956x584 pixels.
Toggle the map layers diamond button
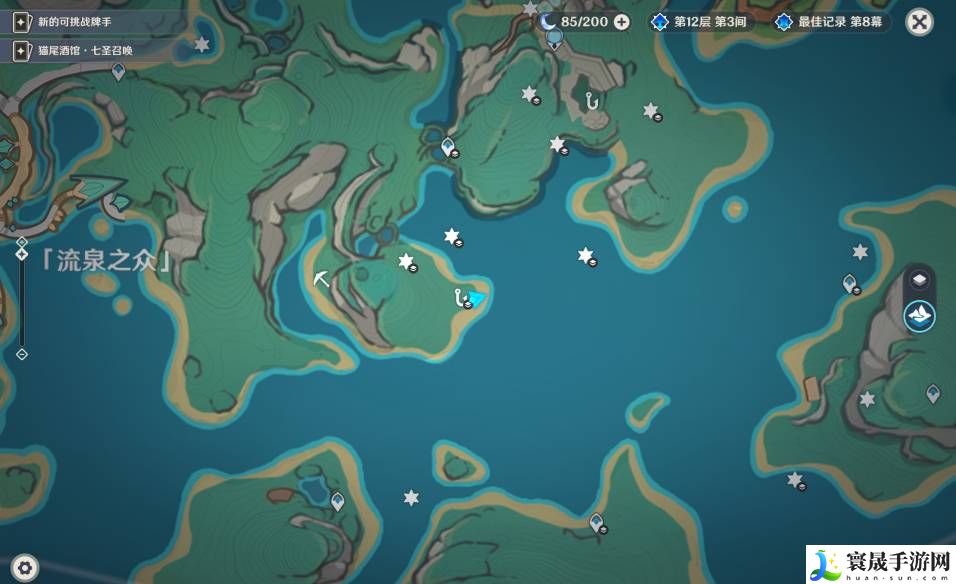click(x=919, y=282)
